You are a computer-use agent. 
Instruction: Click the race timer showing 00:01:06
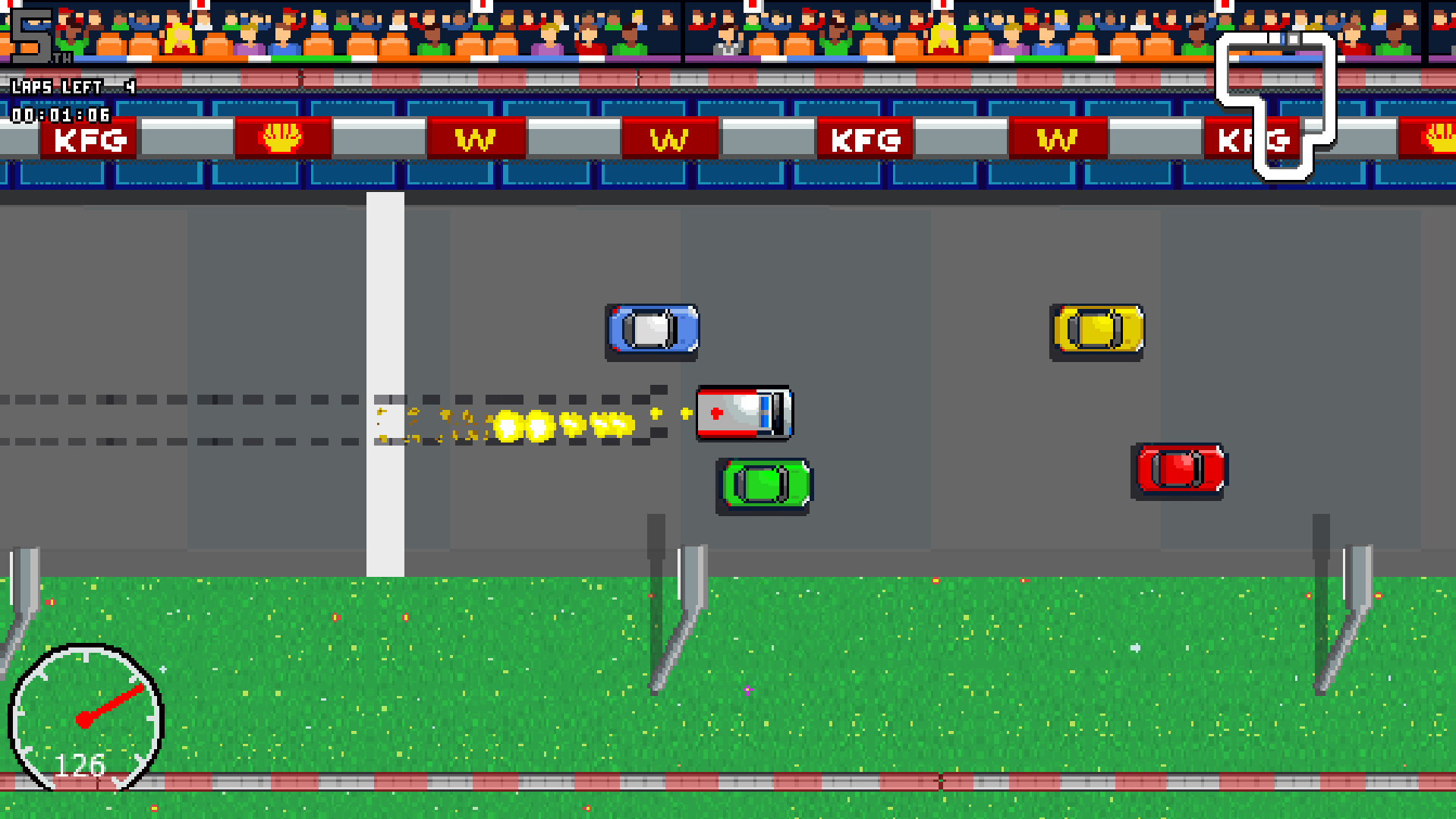tap(57, 115)
